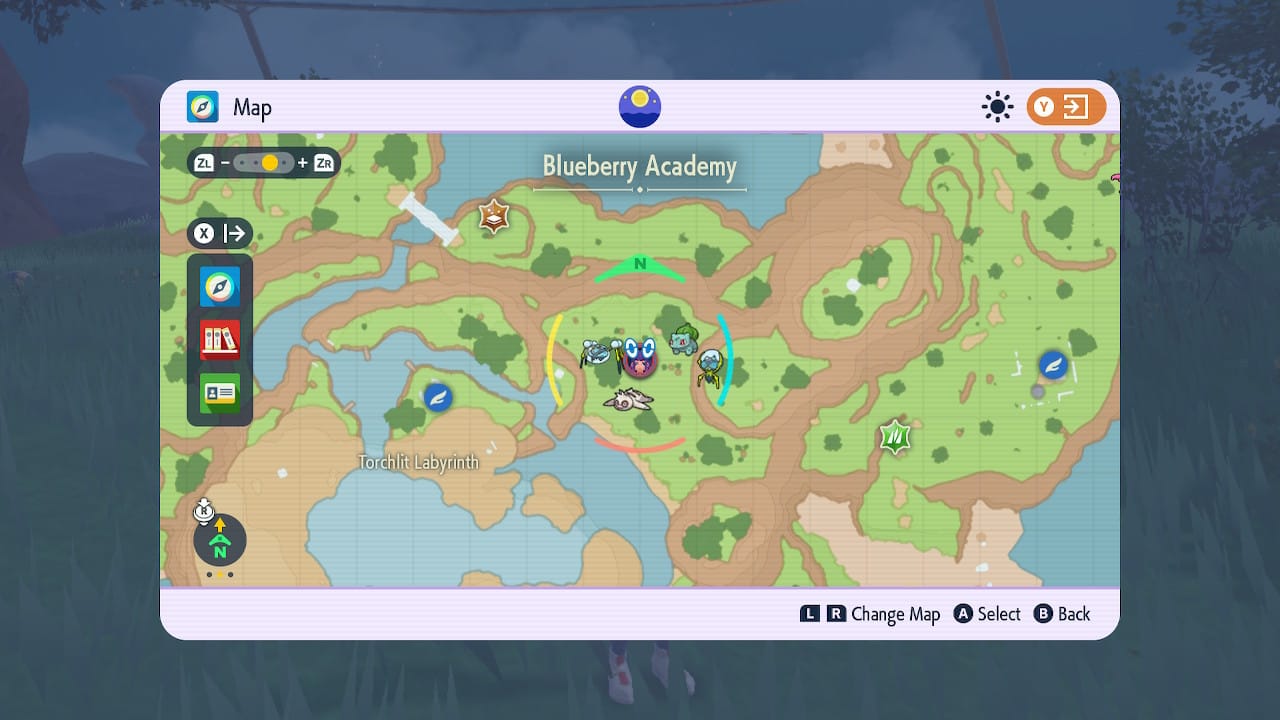Open the Pokédex from the sidebar
This screenshot has width=1280, height=720.
[219, 340]
